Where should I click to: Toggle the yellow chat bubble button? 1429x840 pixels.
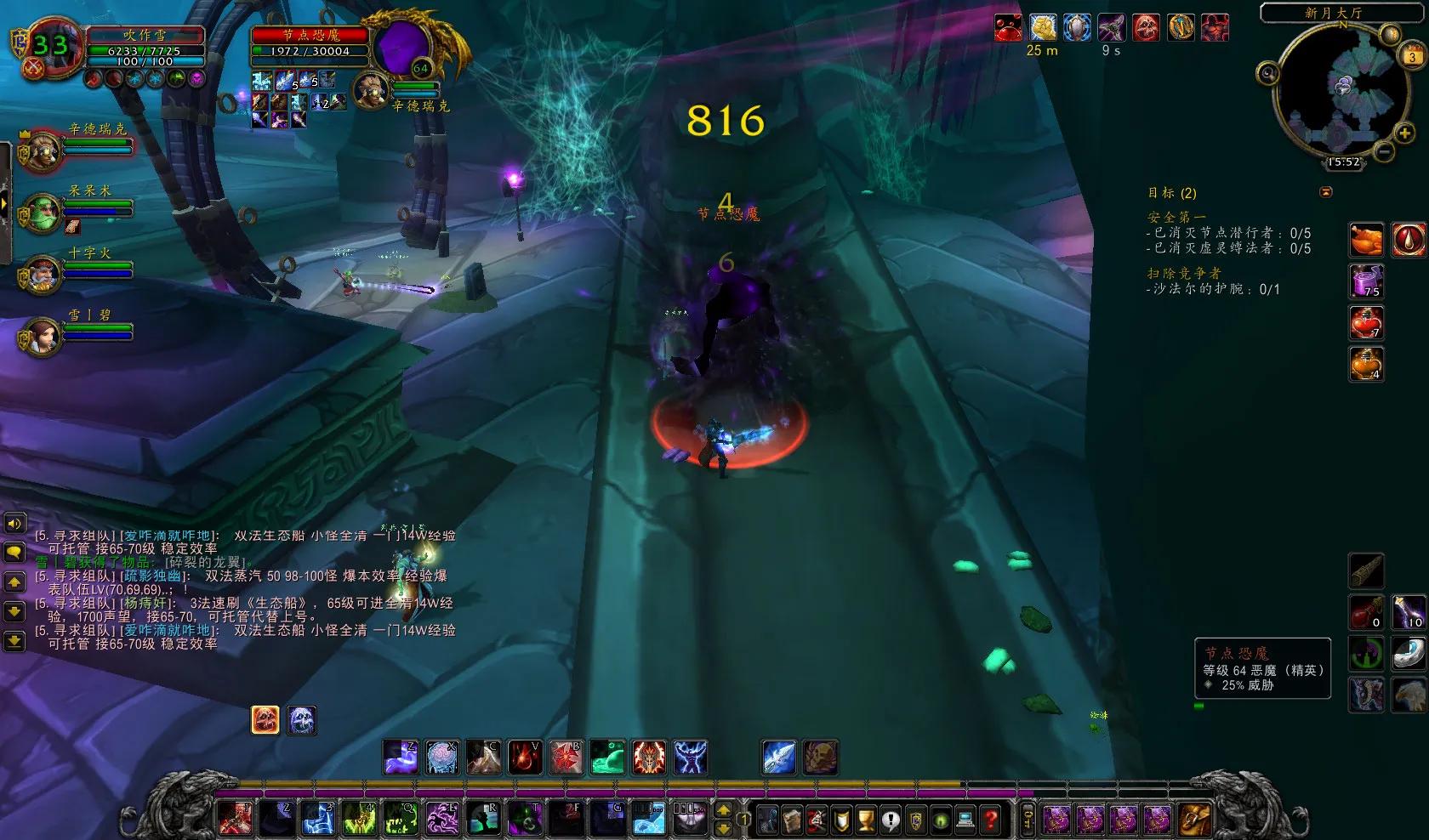coord(14,551)
